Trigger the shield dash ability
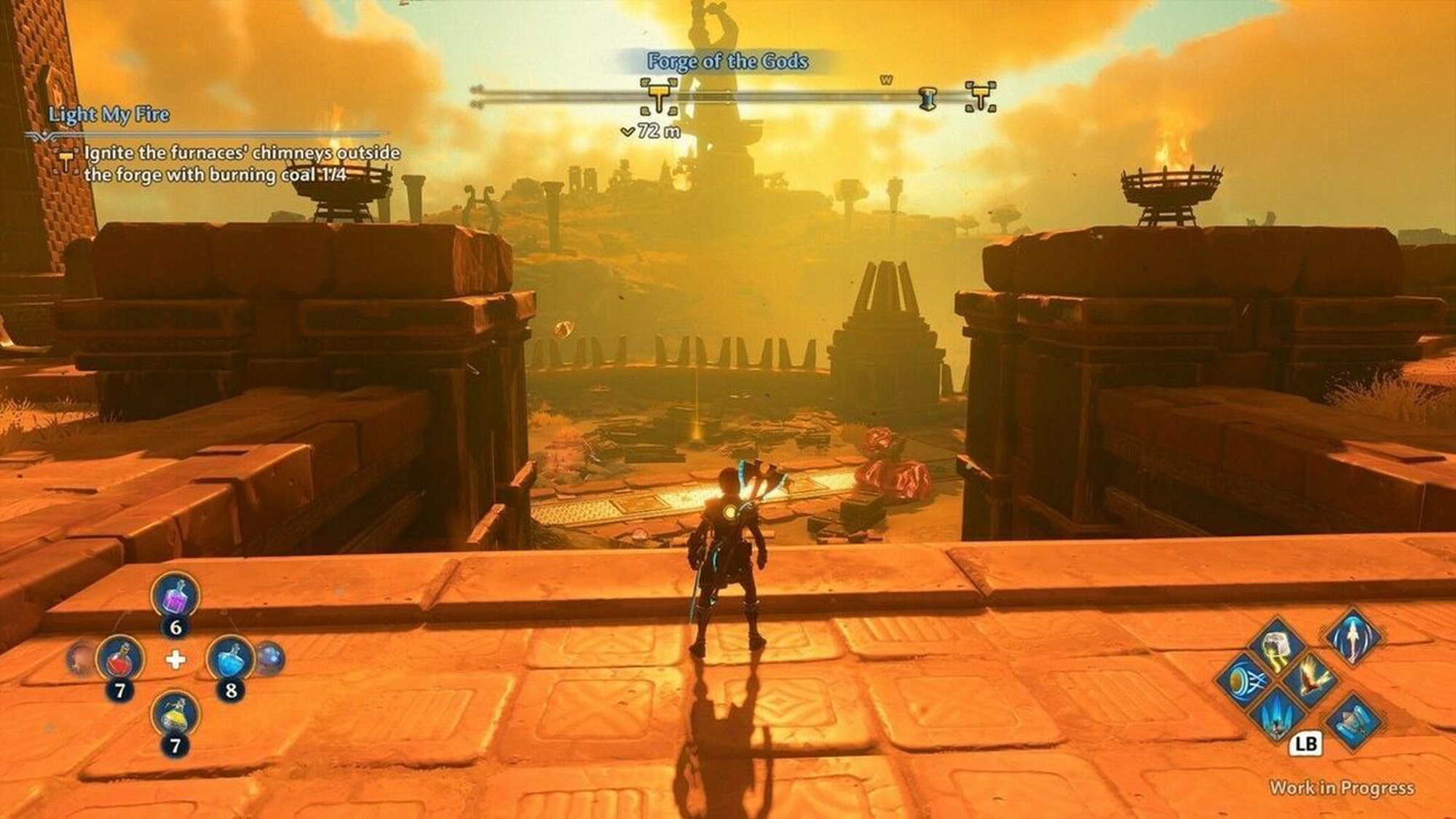 (x=1244, y=681)
